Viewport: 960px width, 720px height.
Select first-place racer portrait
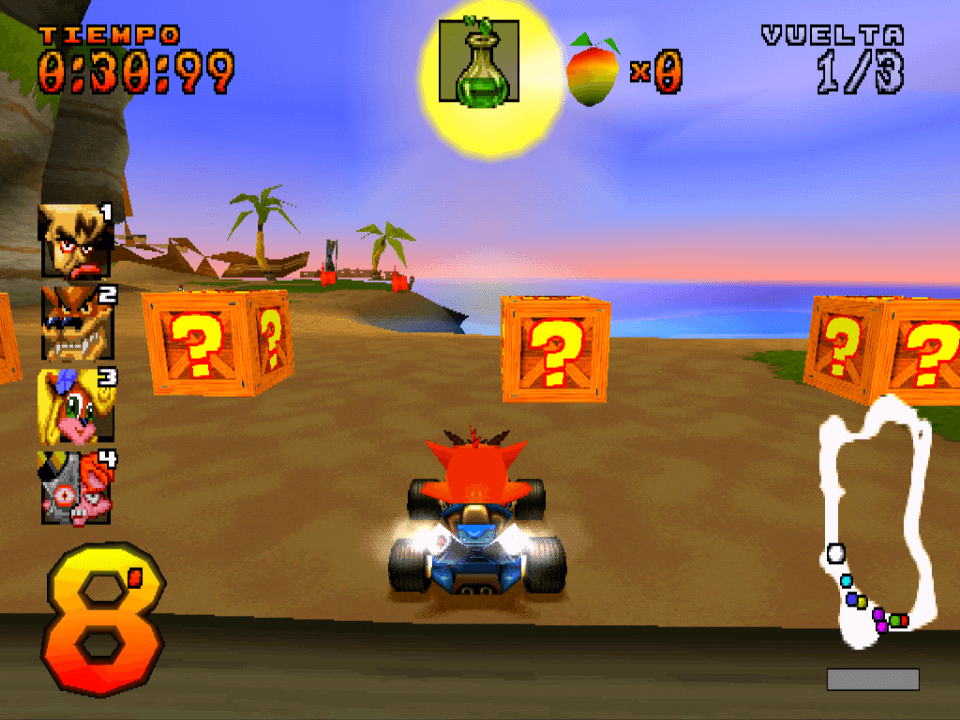pyautogui.click(x=76, y=240)
